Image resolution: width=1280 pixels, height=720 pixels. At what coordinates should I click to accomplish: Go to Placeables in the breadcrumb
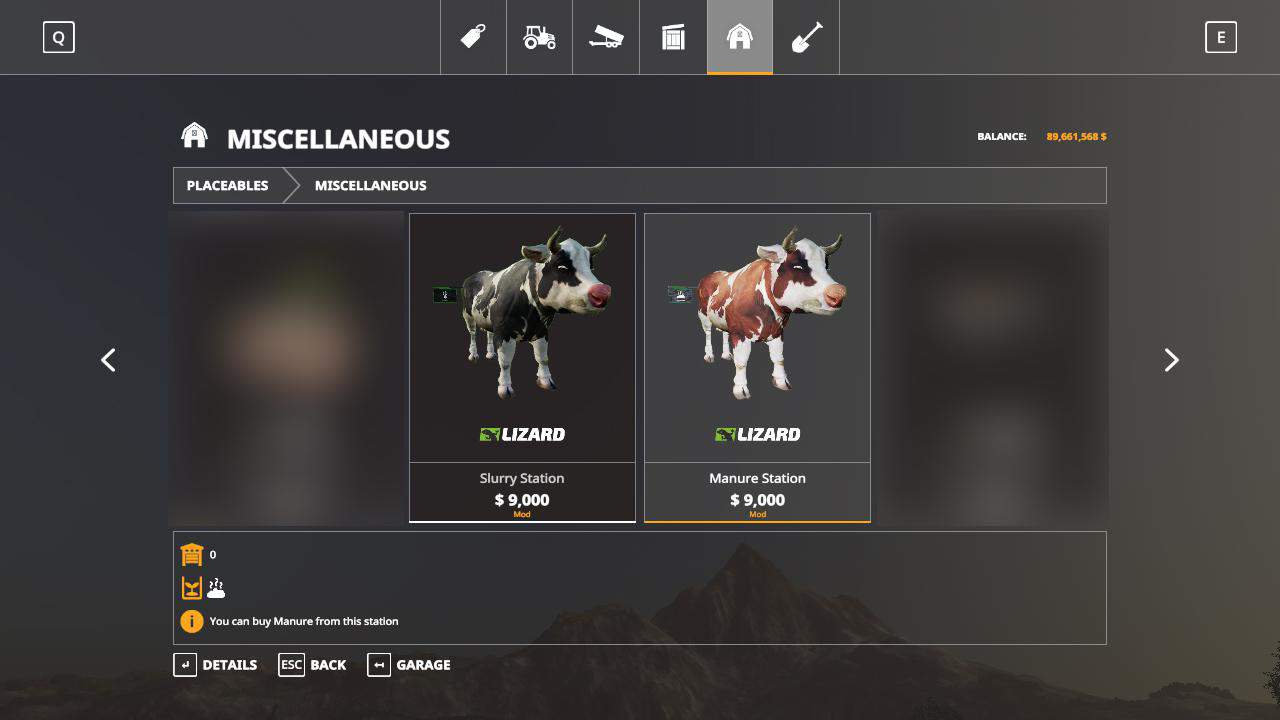click(x=227, y=185)
